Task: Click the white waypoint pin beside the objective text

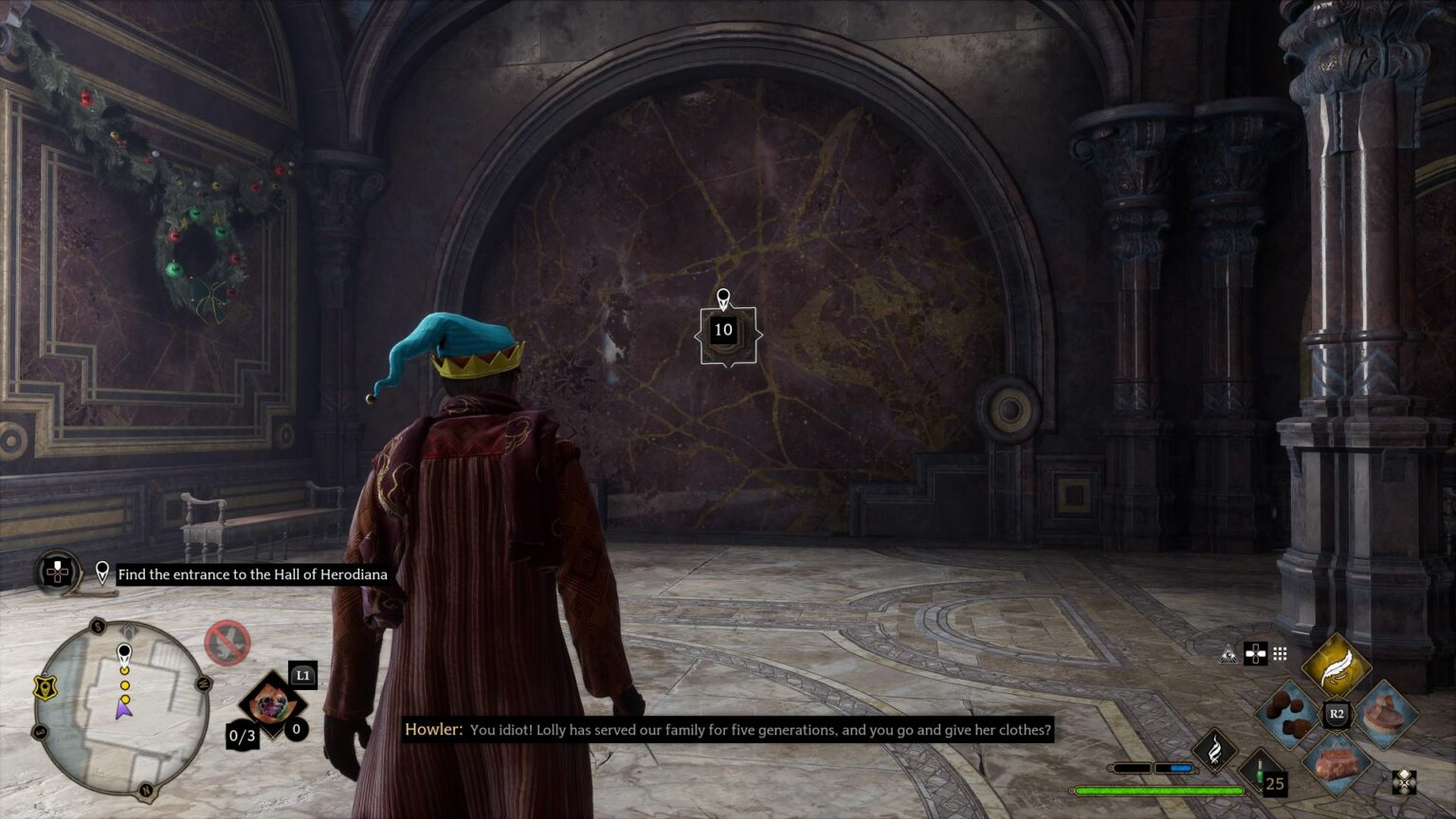Action: (102, 573)
